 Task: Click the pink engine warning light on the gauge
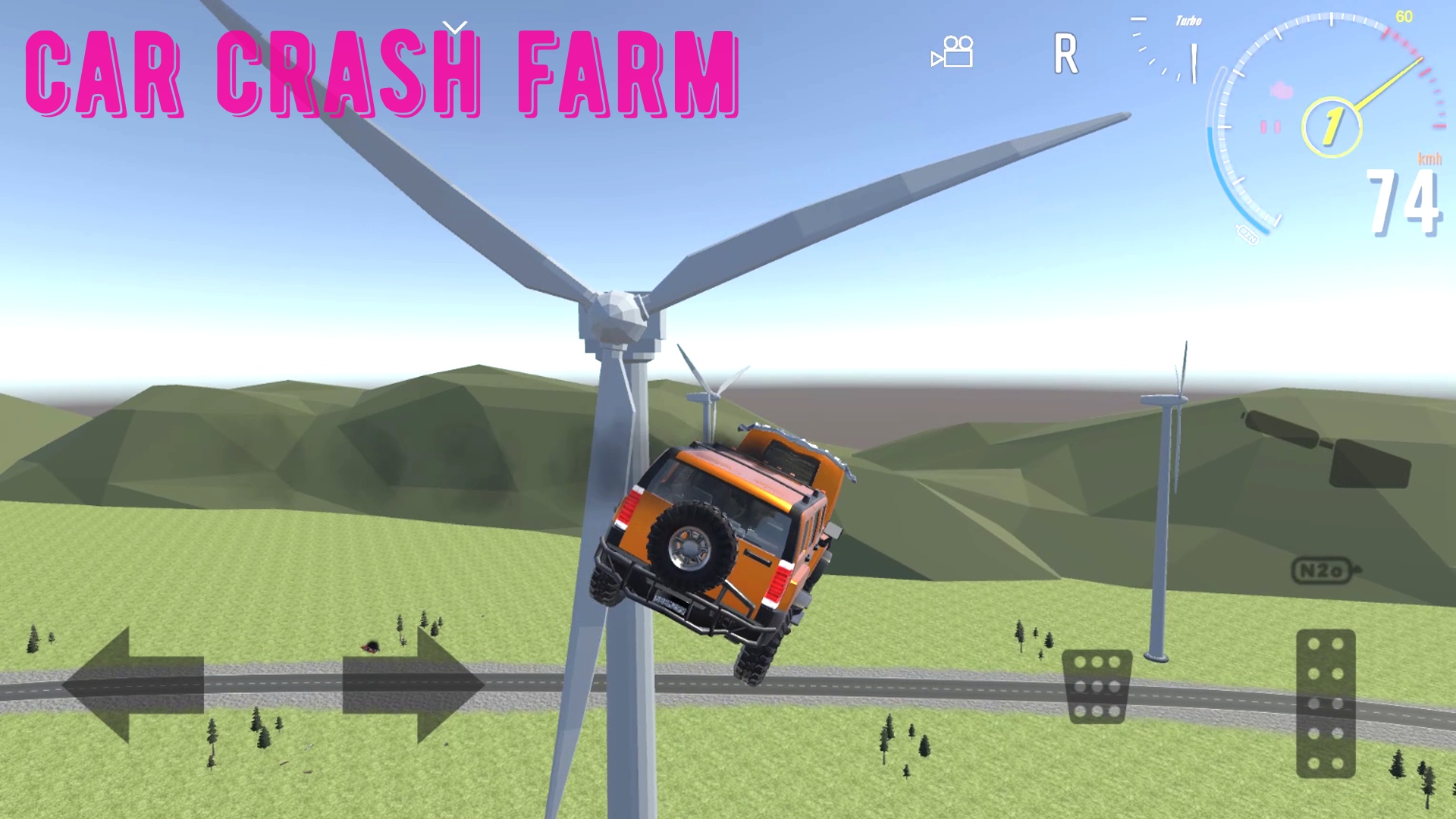(1281, 92)
